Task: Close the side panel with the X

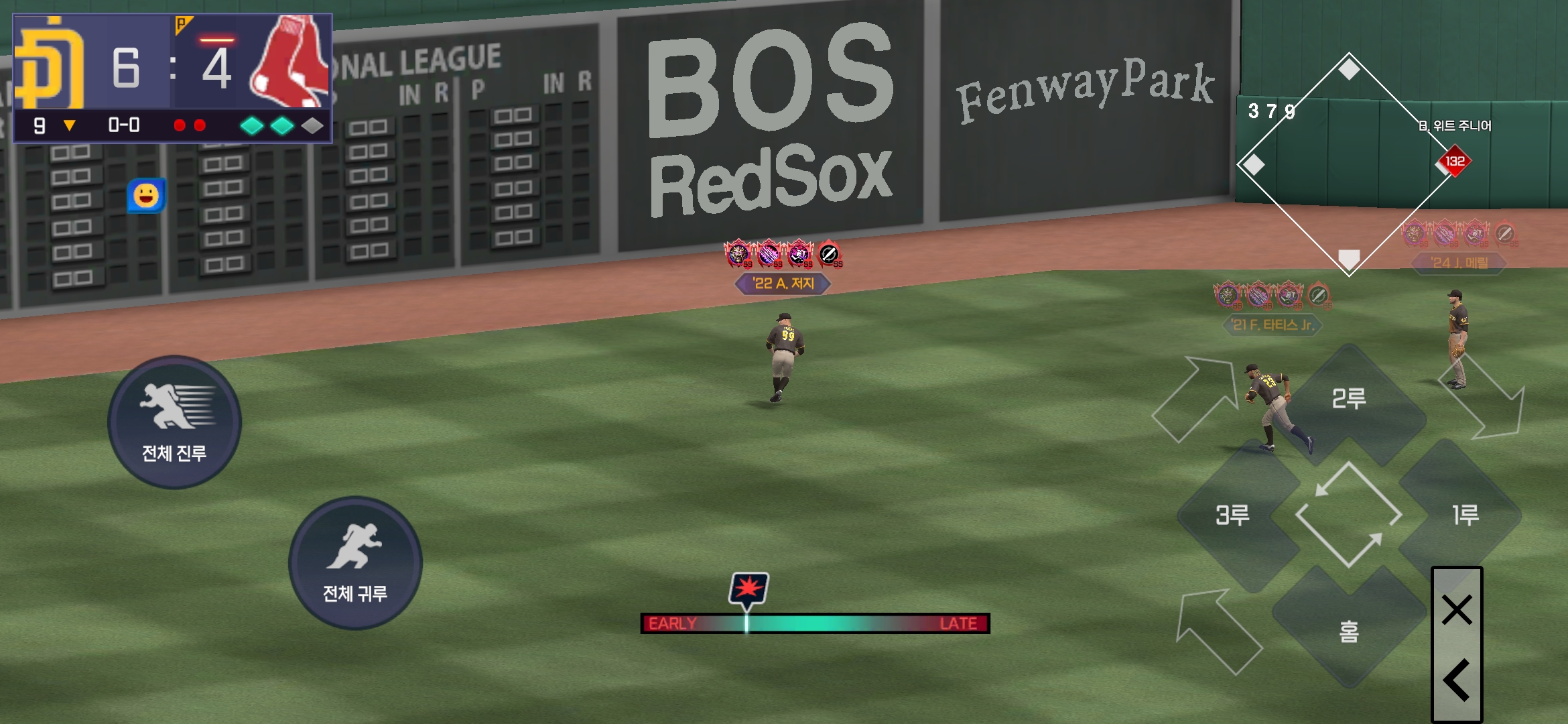Action: coord(1457,610)
